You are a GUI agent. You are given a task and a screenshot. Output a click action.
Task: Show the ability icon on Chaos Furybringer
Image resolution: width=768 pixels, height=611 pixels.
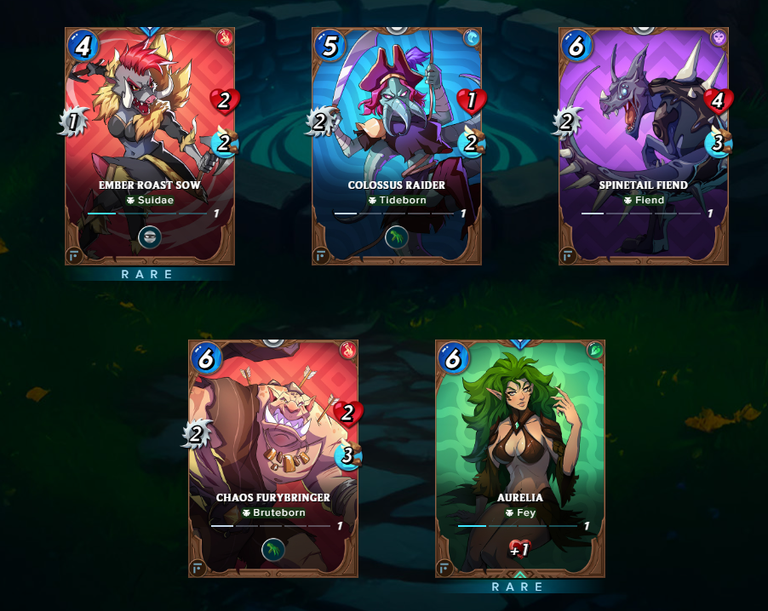(273, 549)
